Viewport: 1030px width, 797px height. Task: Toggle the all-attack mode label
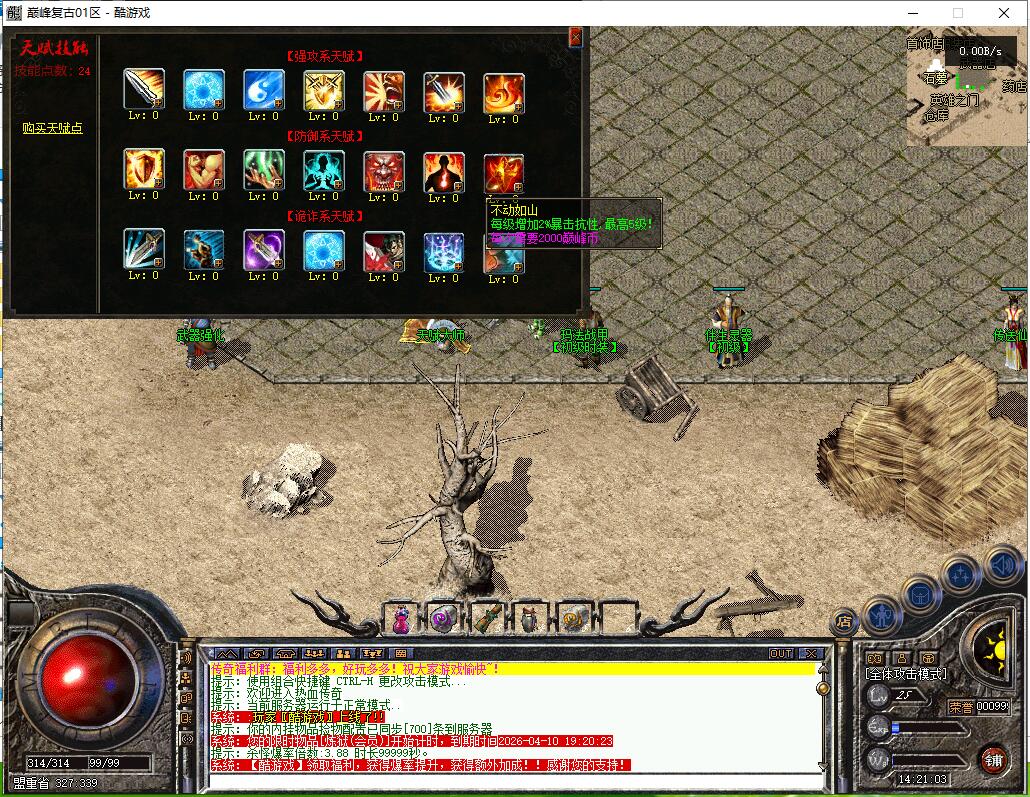coord(906,674)
